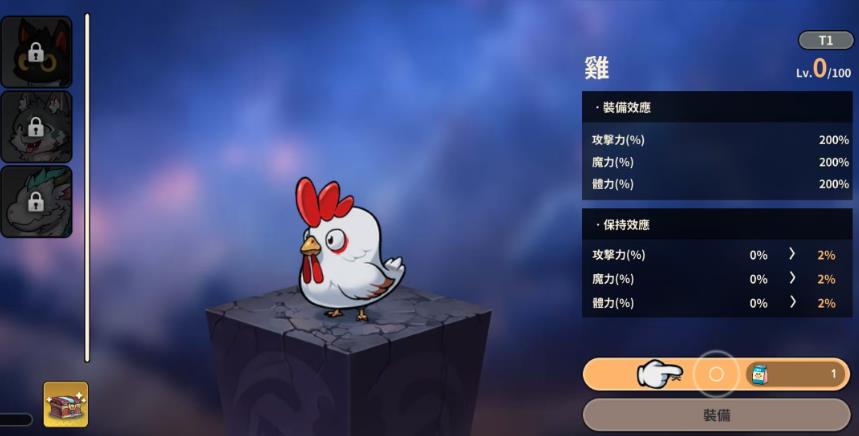
Task: Select the locked black cat pet
Action: click(x=36, y=52)
